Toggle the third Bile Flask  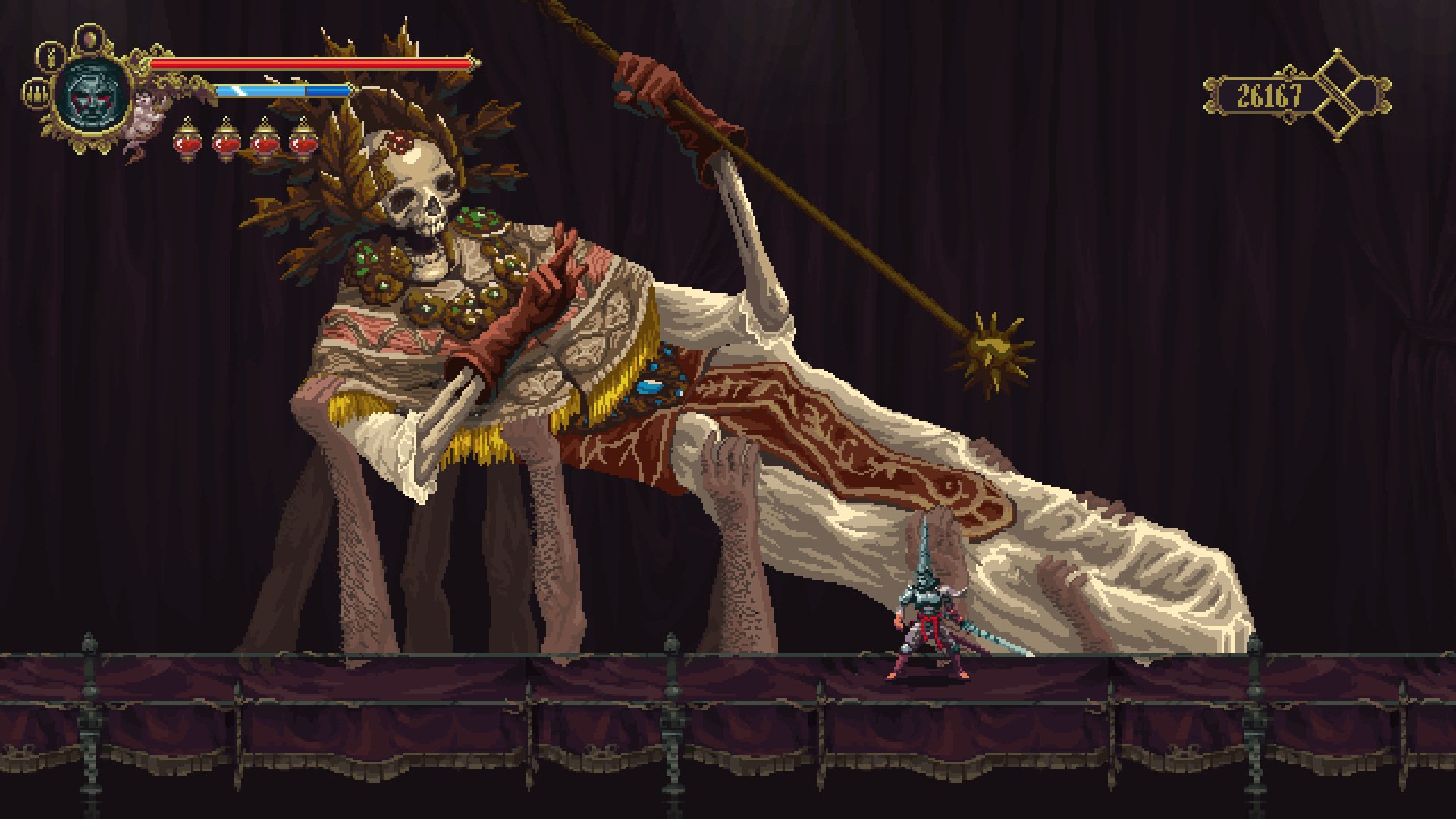pos(264,143)
